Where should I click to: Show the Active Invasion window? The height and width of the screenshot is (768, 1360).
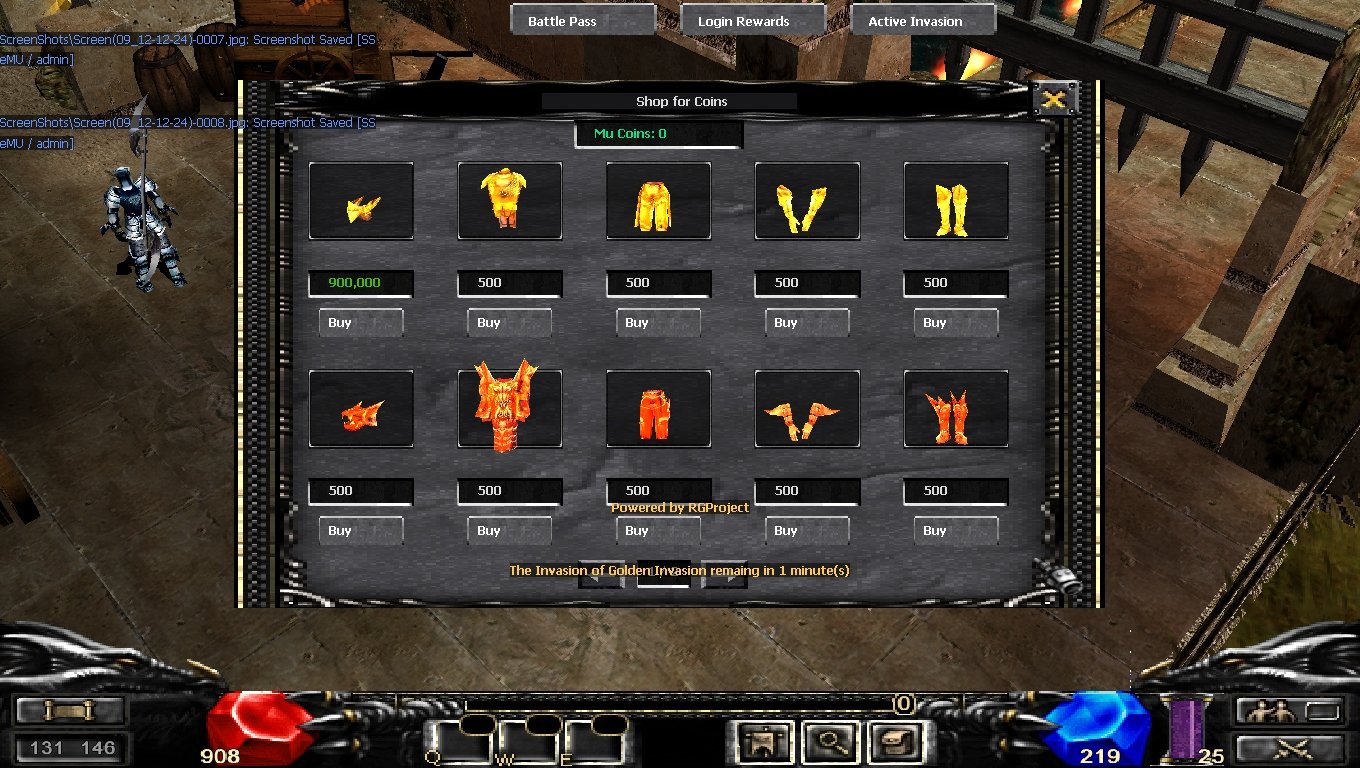pyautogui.click(x=923, y=21)
